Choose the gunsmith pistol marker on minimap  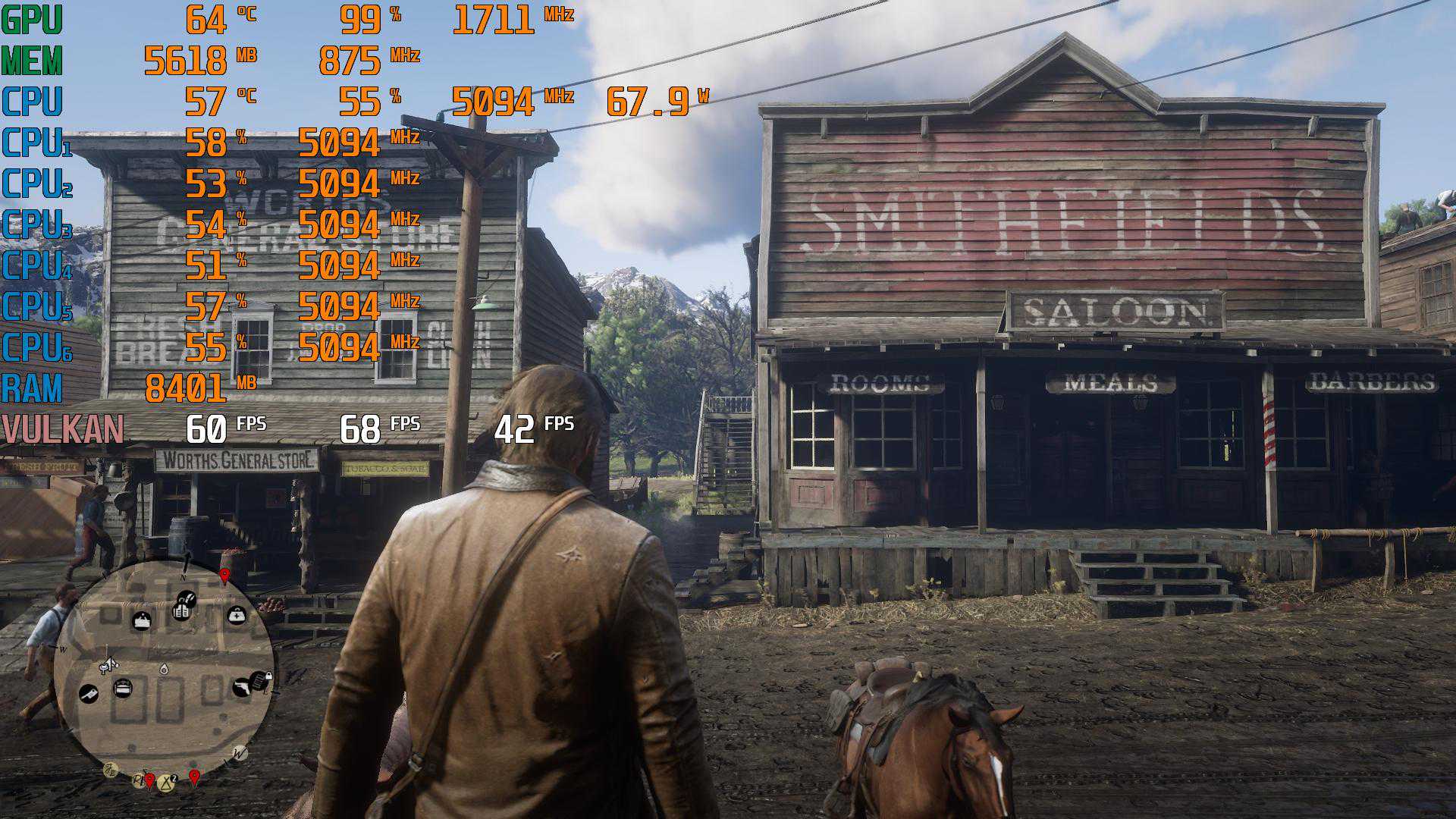pyautogui.click(x=243, y=686)
